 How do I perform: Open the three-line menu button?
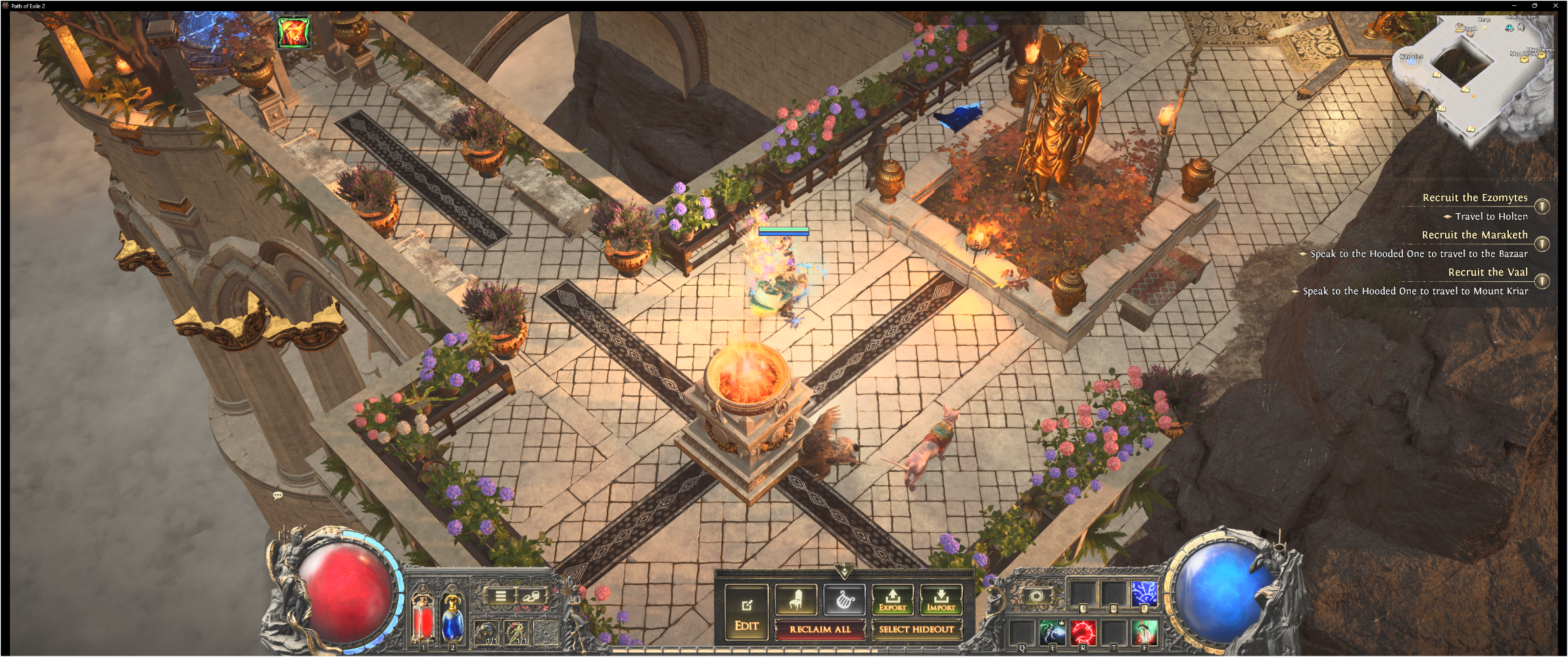click(501, 596)
